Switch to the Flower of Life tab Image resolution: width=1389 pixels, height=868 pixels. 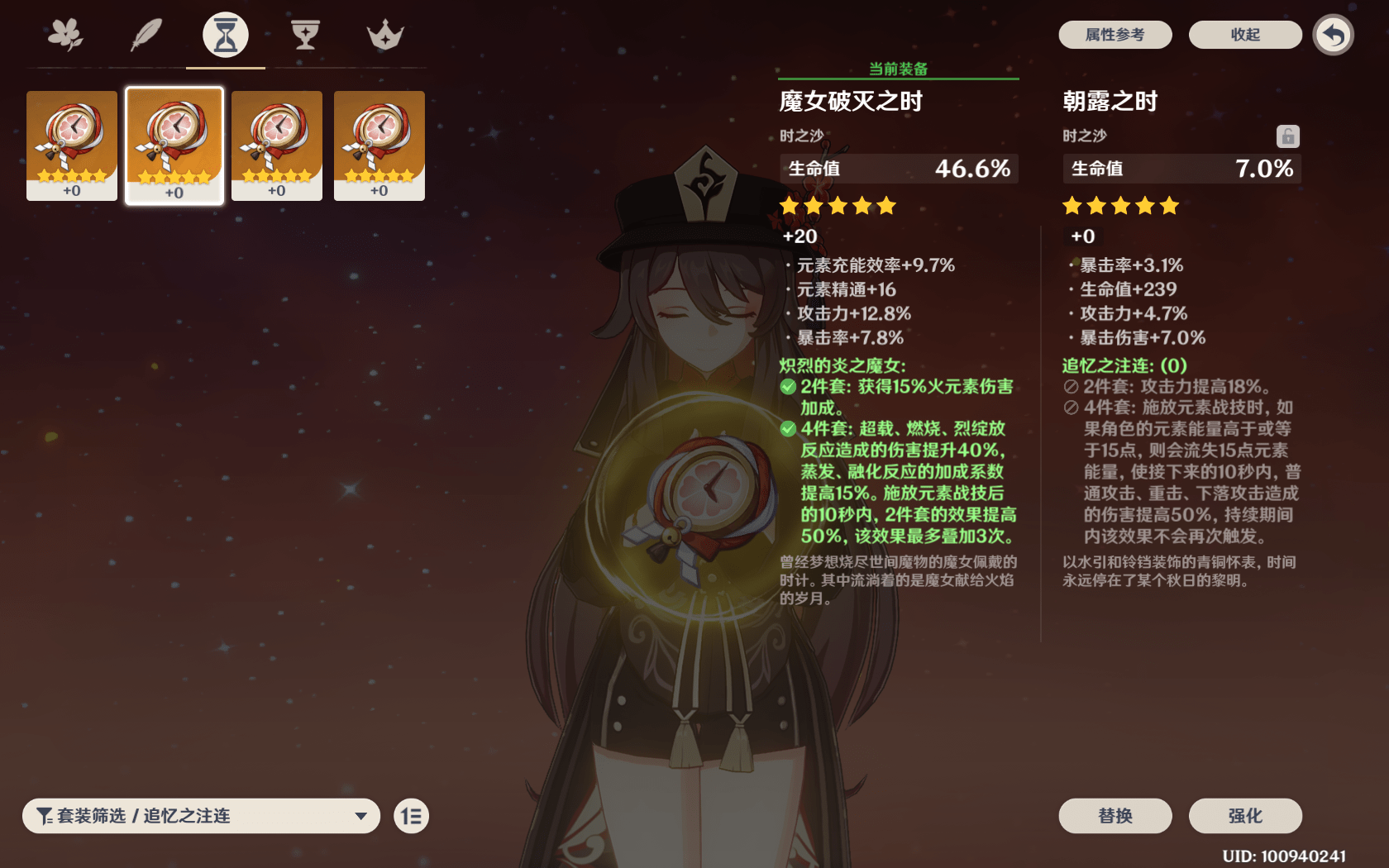click(x=65, y=35)
